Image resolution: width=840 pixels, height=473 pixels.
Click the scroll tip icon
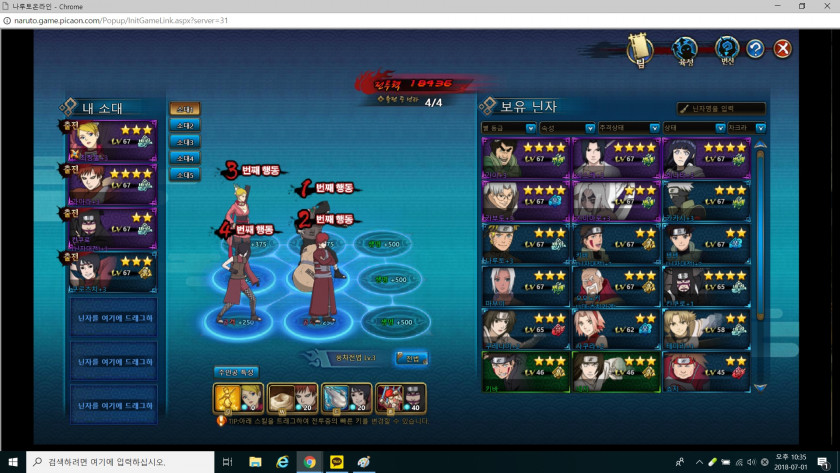pyautogui.click(x=640, y=49)
